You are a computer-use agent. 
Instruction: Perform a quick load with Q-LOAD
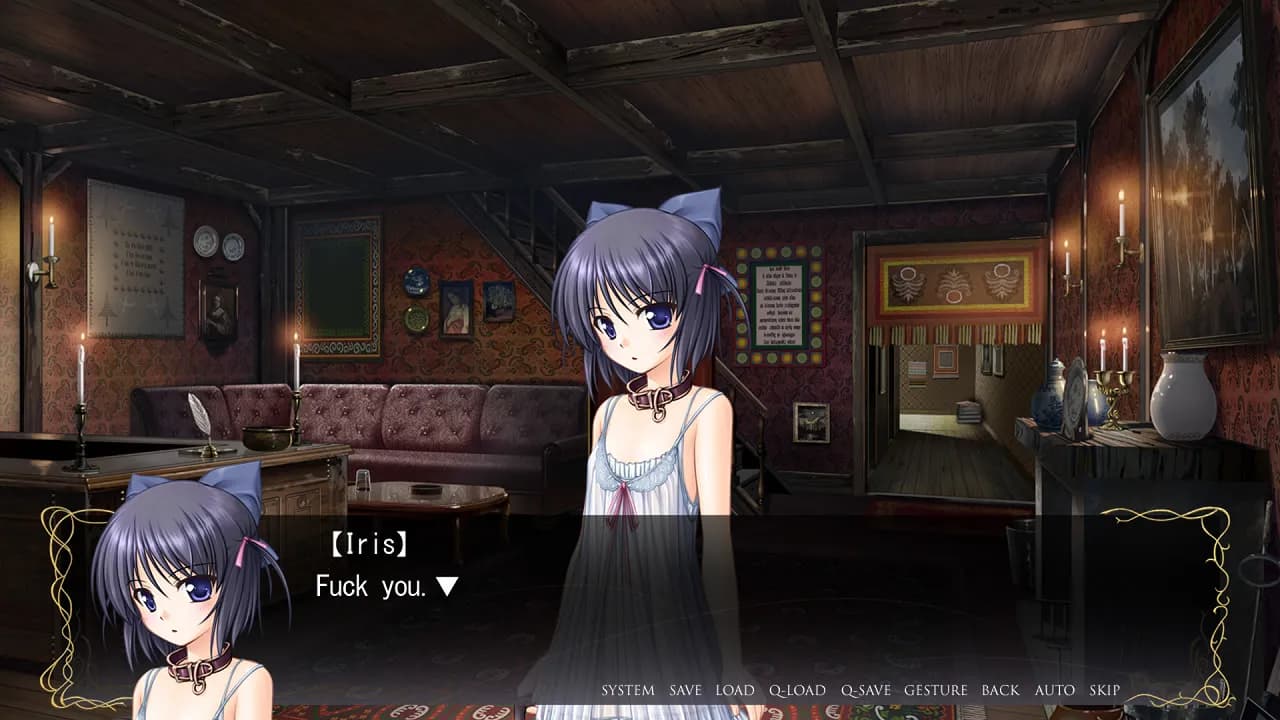point(797,690)
